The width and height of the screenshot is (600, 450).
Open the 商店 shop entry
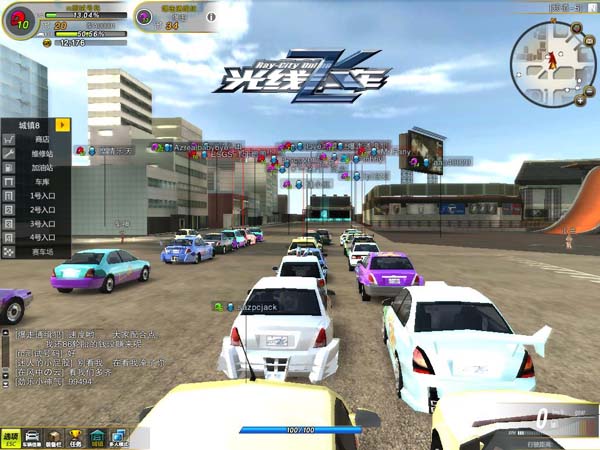coord(41,140)
